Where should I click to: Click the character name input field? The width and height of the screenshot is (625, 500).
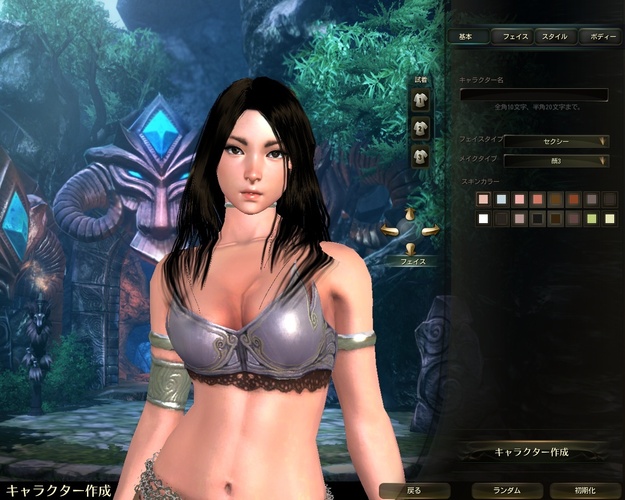[x=533, y=95]
